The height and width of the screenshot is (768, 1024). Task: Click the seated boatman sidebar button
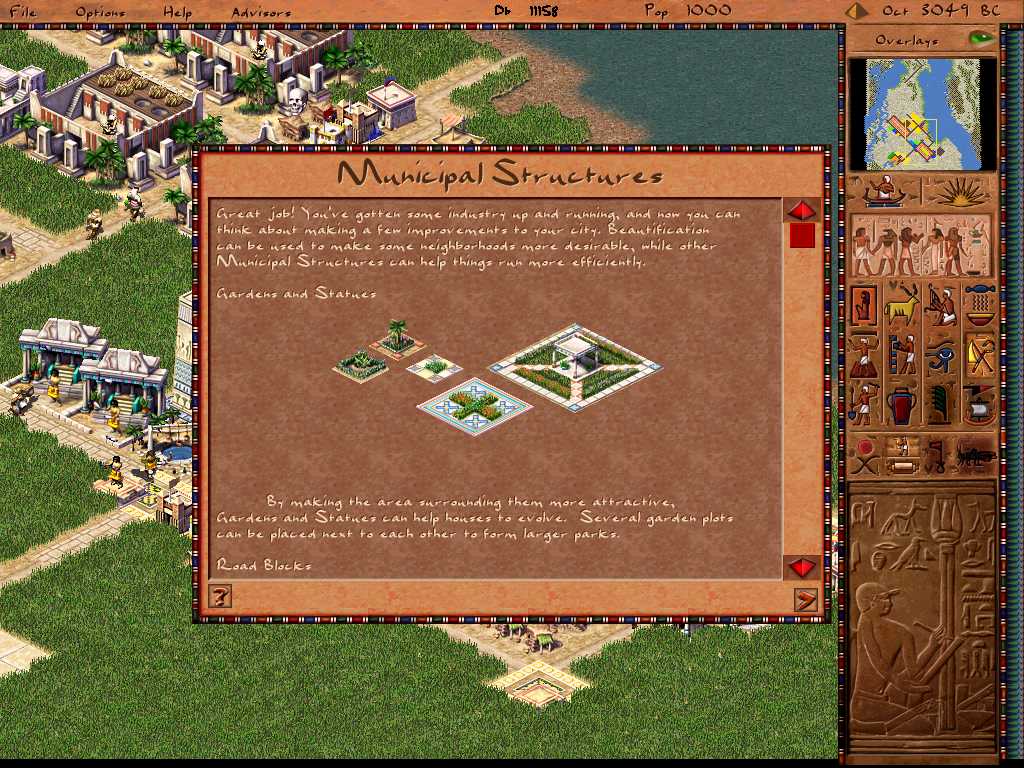pyautogui.click(x=884, y=192)
